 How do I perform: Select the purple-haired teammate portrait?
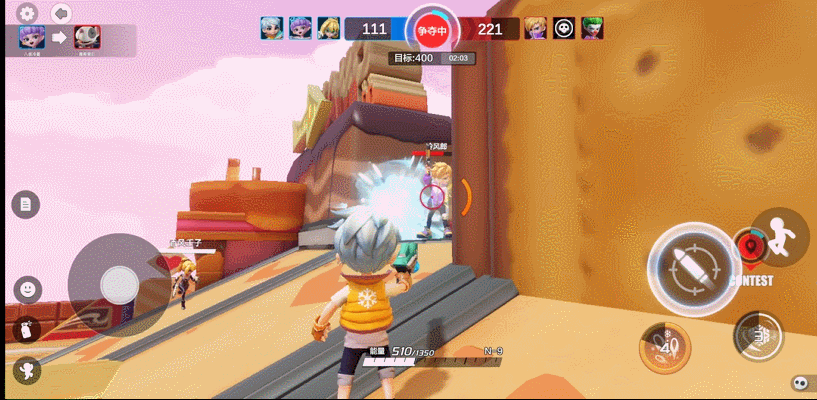[299, 28]
